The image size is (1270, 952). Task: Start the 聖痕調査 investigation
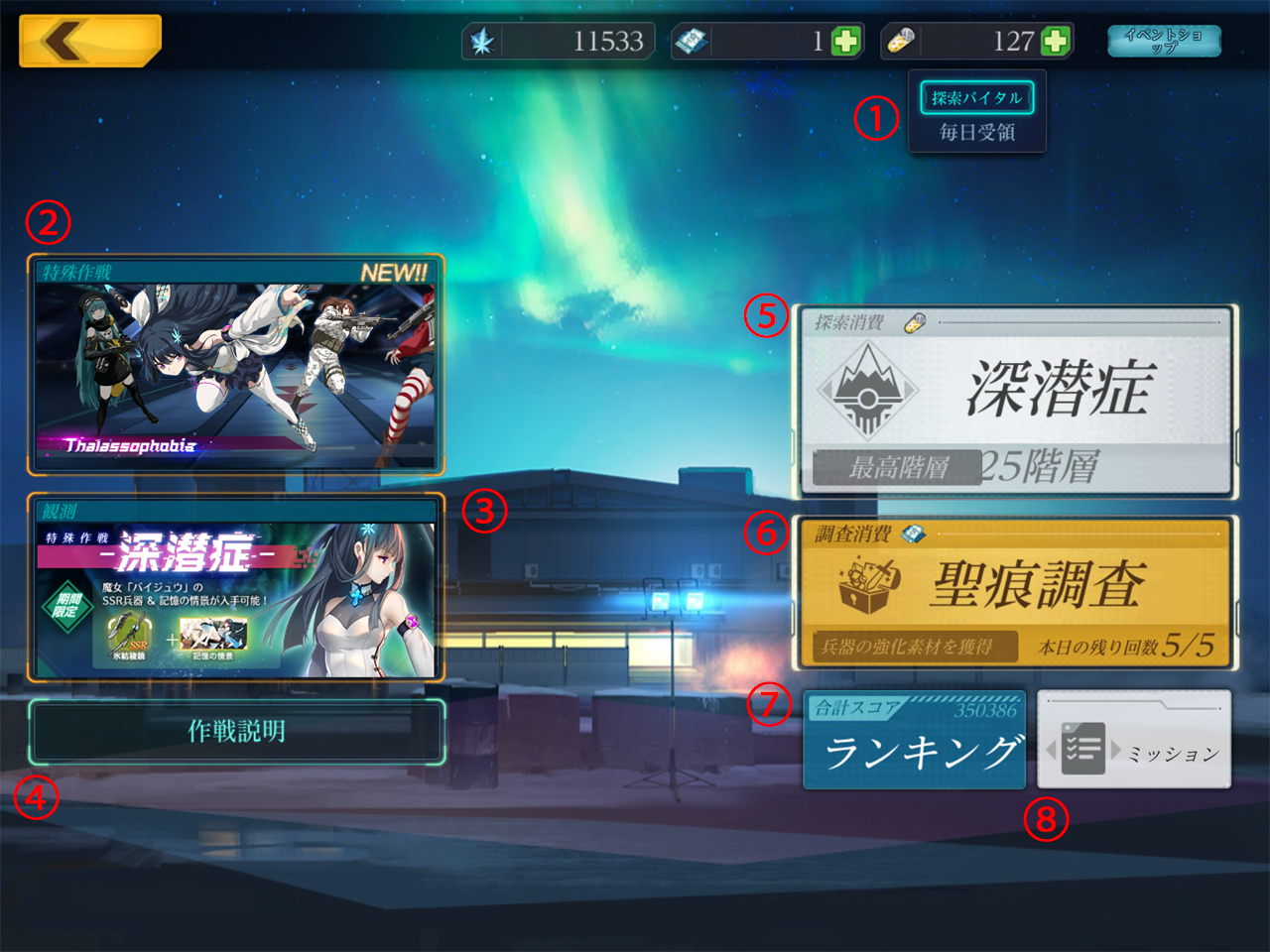click(x=1014, y=592)
